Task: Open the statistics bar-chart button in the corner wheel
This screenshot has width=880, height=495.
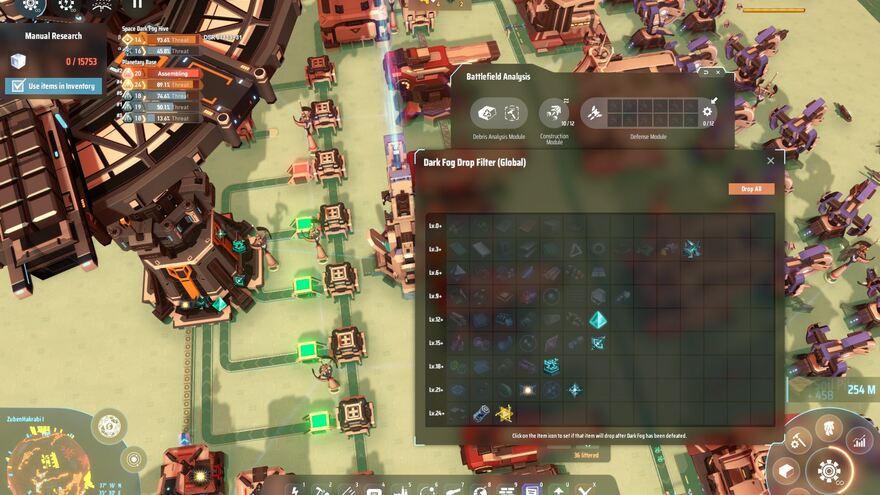Action: tap(858, 440)
